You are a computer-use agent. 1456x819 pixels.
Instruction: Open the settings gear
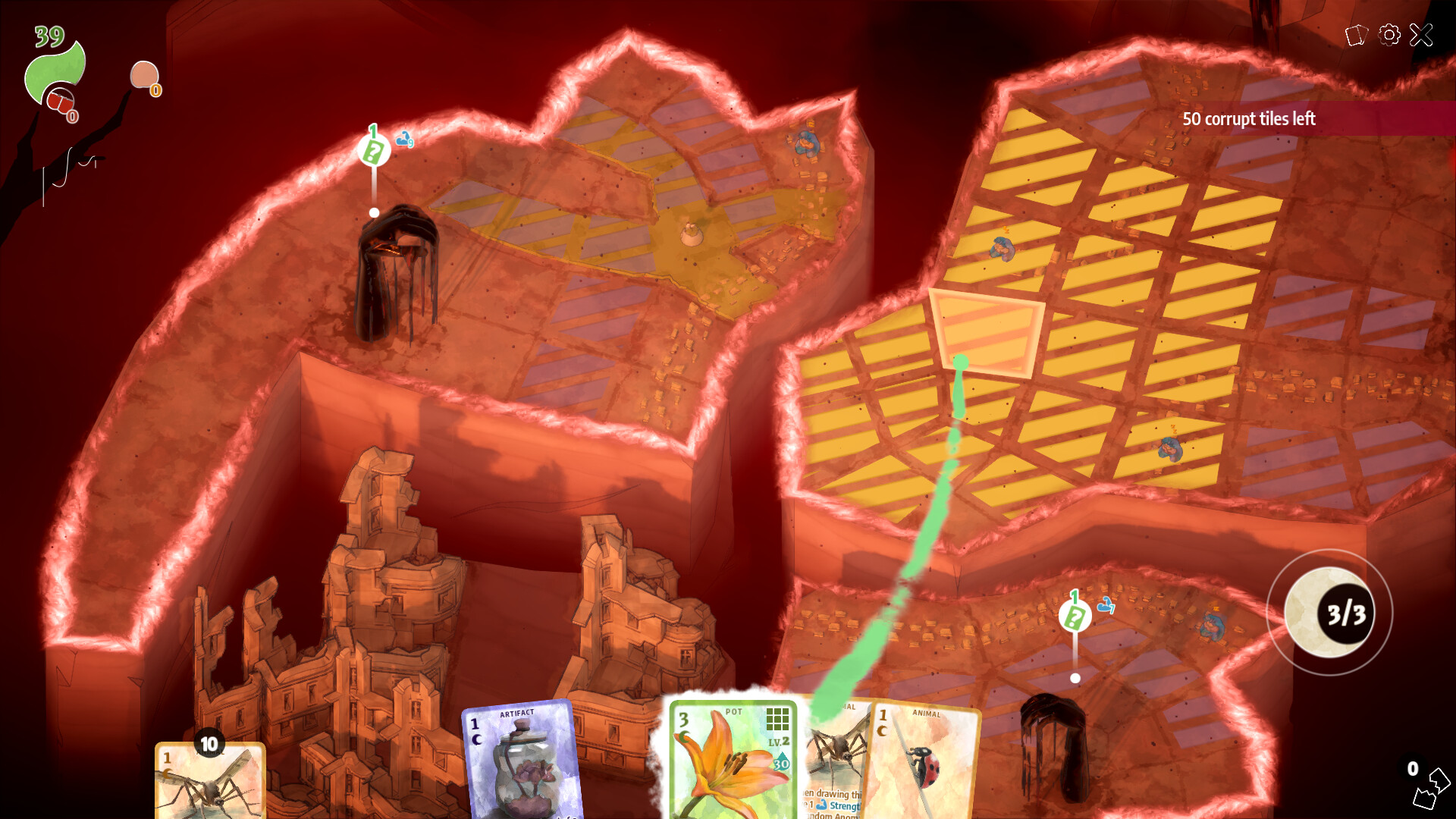(1389, 34)
